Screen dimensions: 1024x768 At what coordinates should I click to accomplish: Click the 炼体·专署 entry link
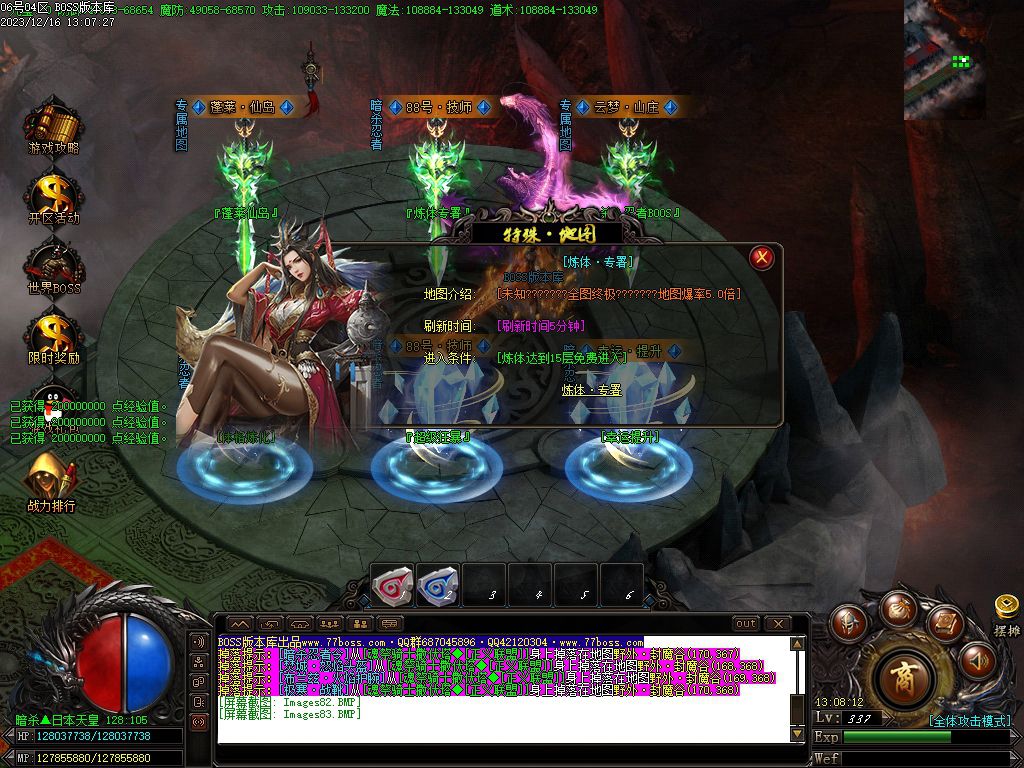click(591, 390)
